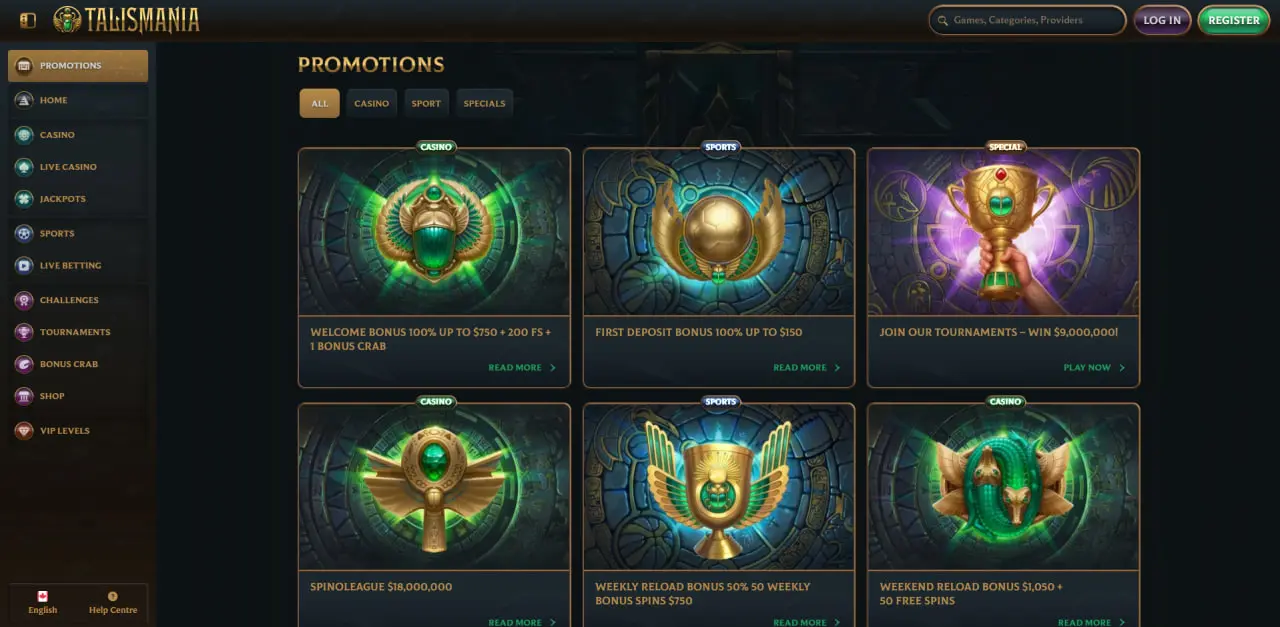Open the Shop from sidebar
The height and width of the screenshot is (627, 1280).
click(x=52, y=396)
